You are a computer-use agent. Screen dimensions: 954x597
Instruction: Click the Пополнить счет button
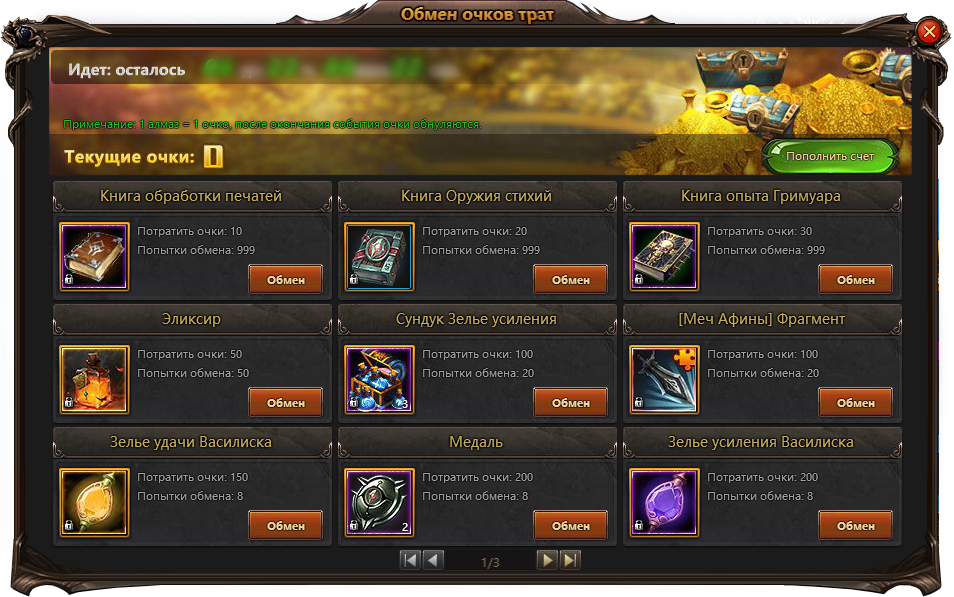coord(829,157)
